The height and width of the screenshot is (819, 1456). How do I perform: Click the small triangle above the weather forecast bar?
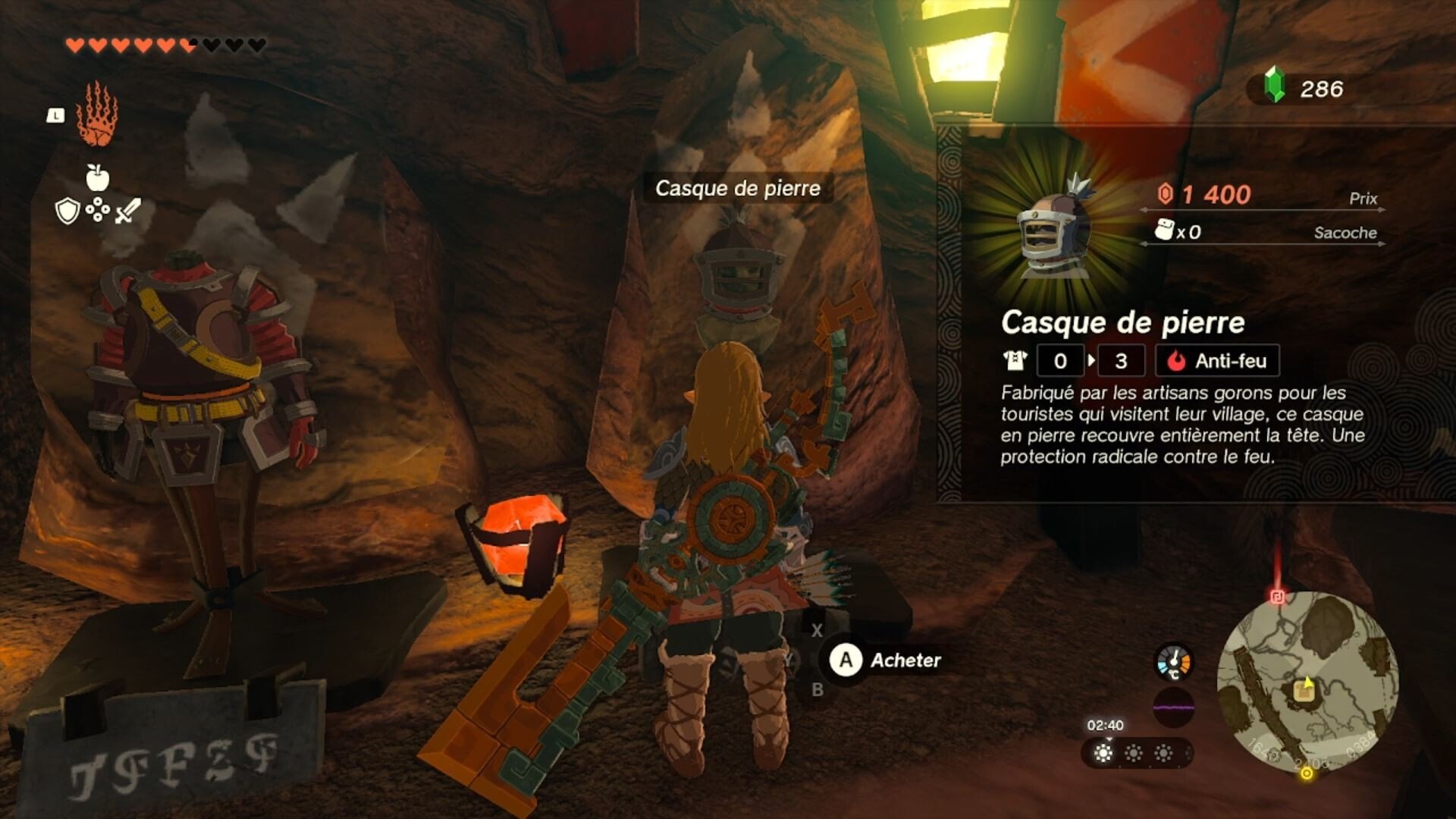click(x=1109, y=739)
